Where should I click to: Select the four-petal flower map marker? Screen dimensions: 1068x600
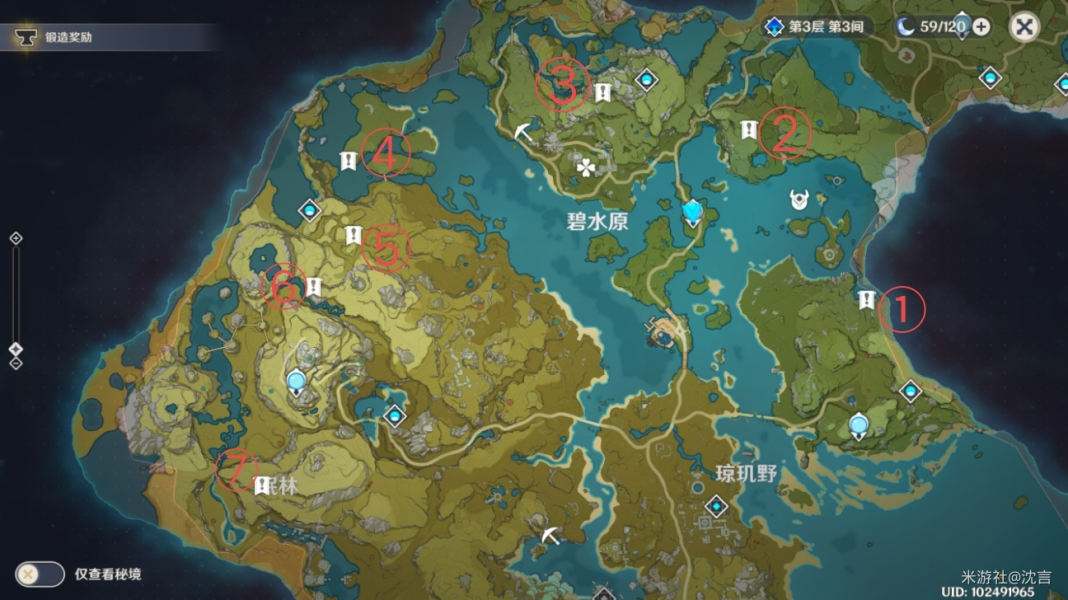[x=585, y=167]
